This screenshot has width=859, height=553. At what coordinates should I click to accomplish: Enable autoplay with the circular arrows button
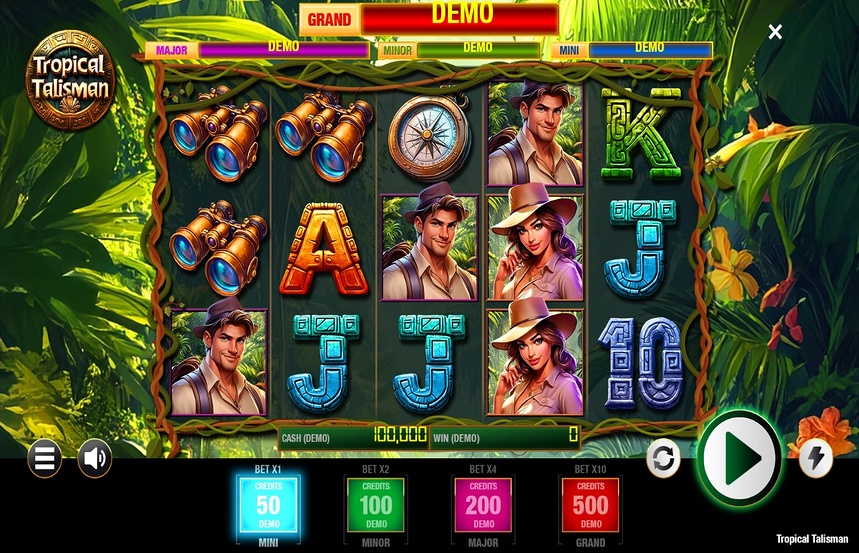pyautogui.click(x=663, y=458)
